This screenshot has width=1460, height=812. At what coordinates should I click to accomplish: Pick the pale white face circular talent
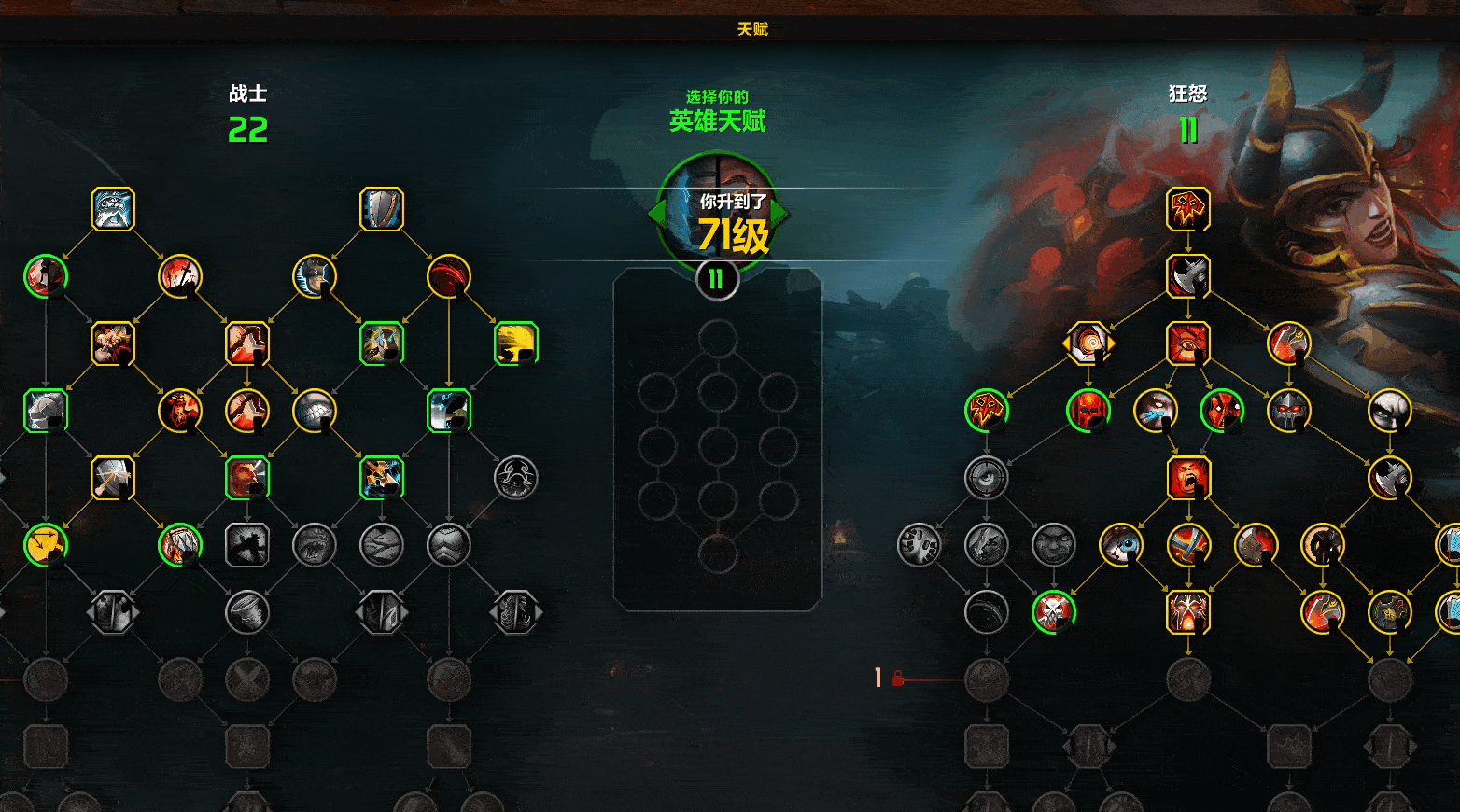[1390, 411]
